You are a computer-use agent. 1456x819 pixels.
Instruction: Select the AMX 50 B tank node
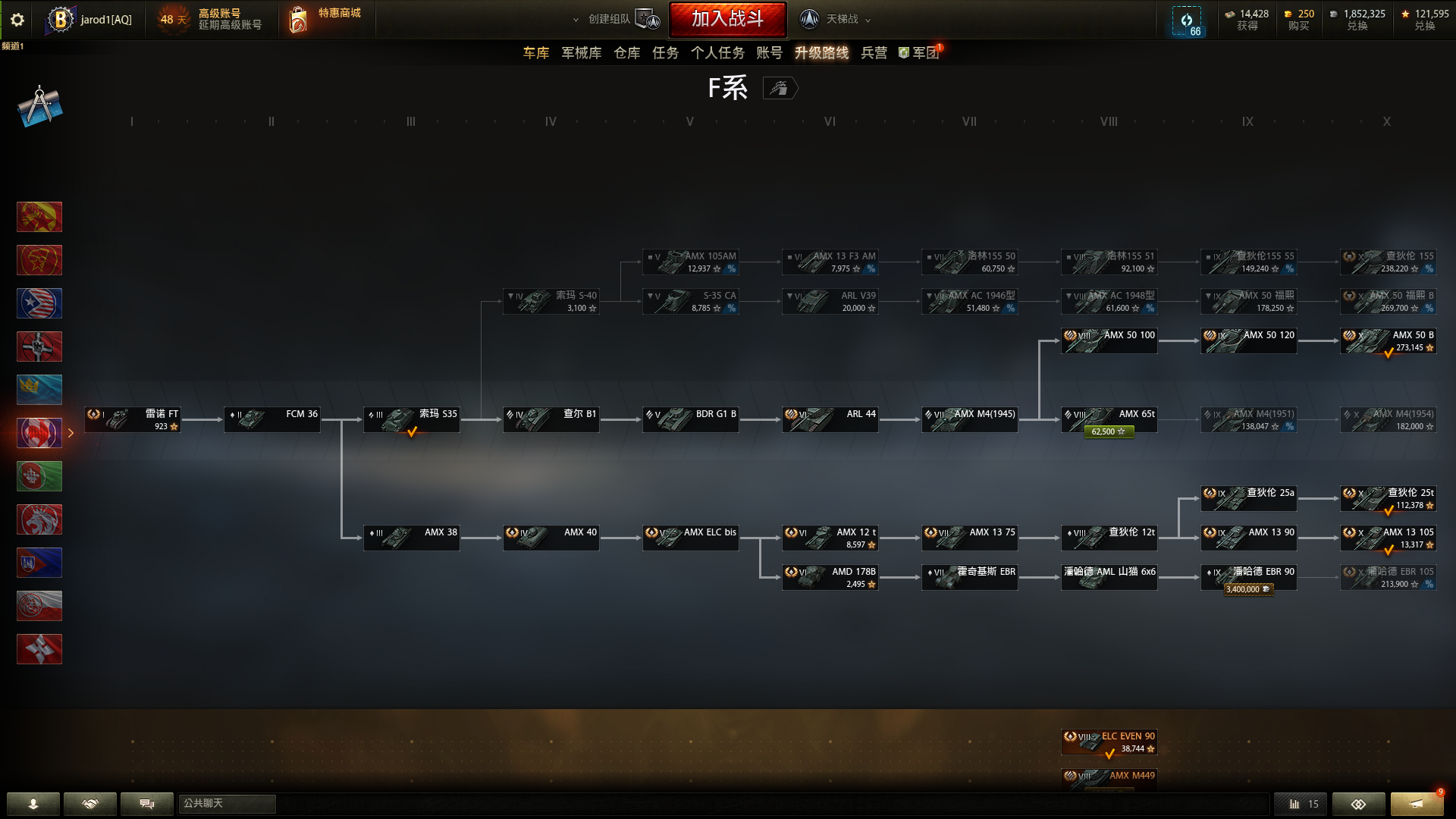point(1388,341)
